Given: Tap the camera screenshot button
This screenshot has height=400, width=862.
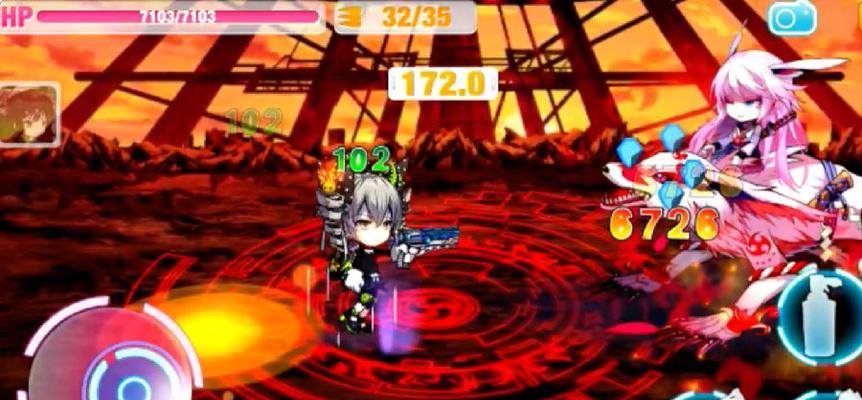Looking at the screenshot, I should click(x=792, y=18).
